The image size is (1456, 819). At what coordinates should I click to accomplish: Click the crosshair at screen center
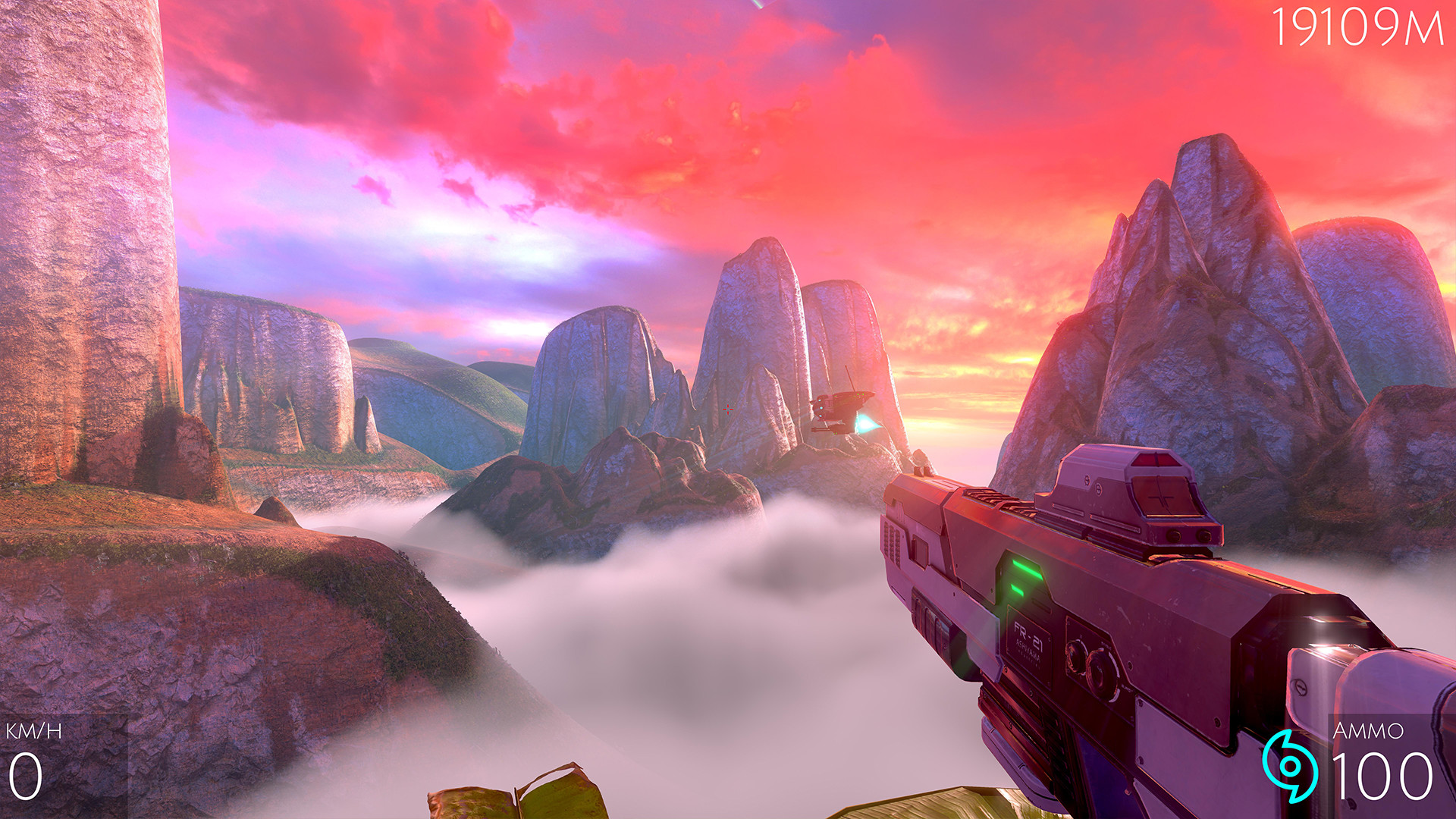pyautogui.click(x=728, y=409)
